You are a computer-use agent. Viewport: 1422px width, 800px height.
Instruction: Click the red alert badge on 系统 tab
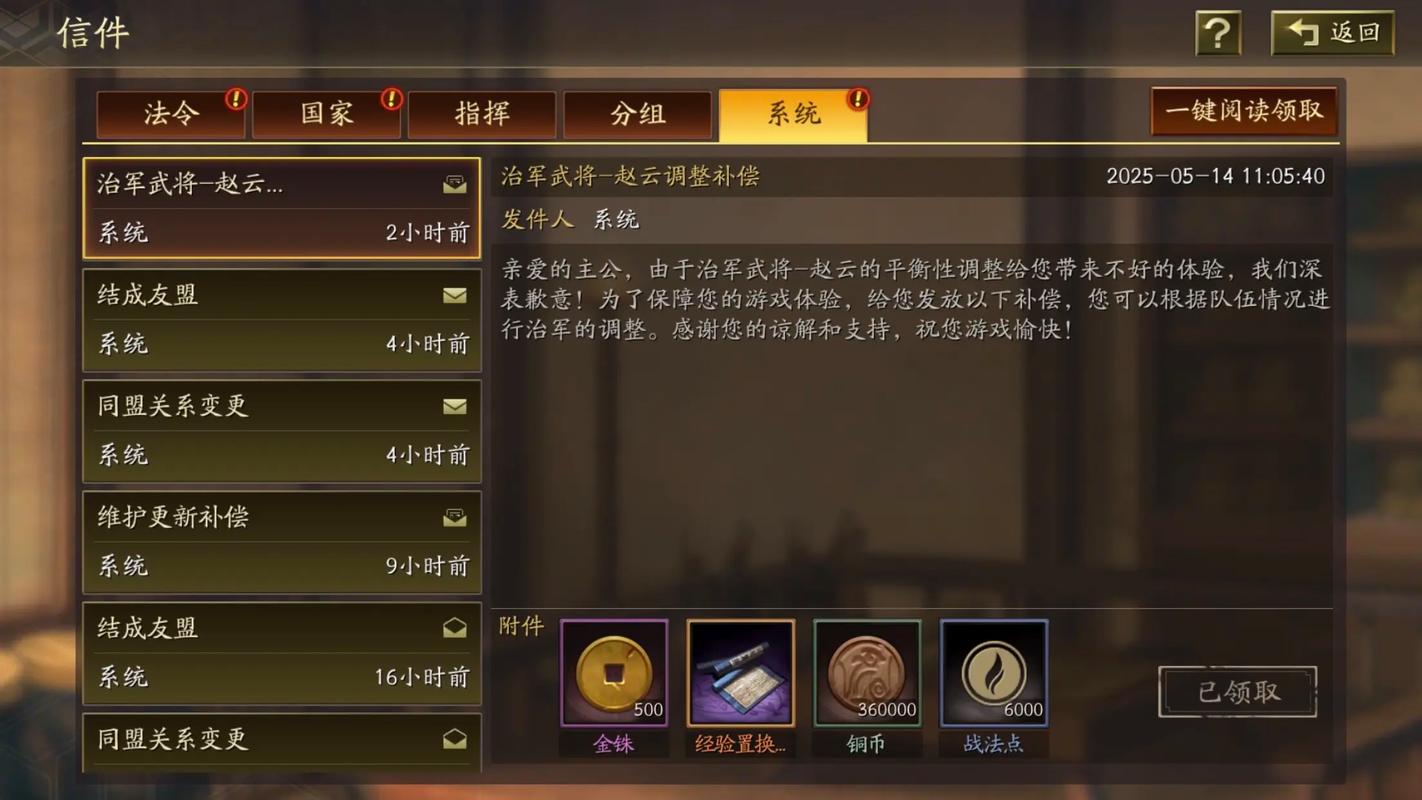(x=857, y=99)
